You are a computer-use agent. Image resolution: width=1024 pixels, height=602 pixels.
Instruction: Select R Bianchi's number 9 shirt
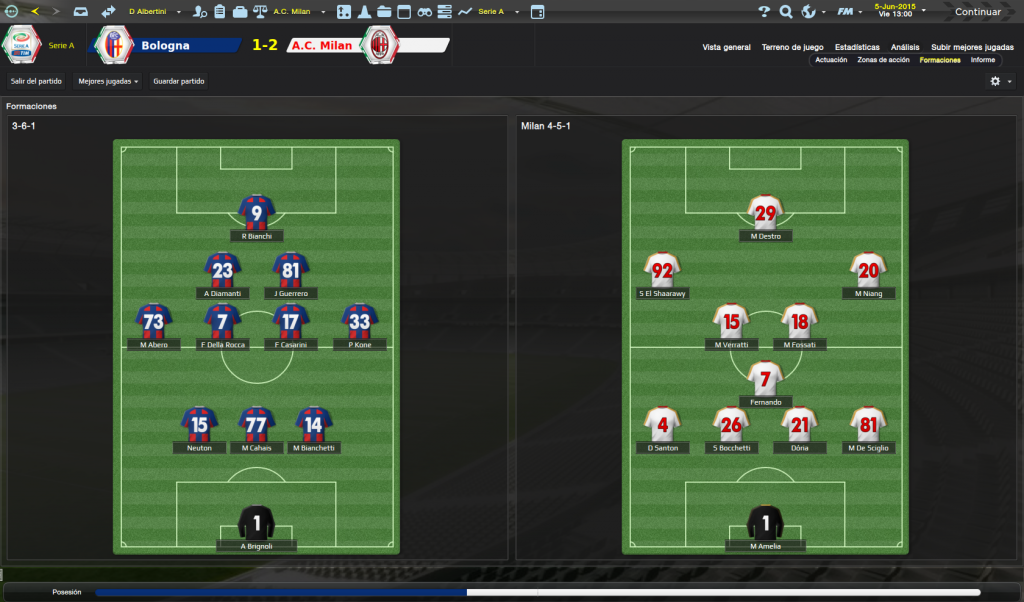pyautogui.click(x=256, y=212)
